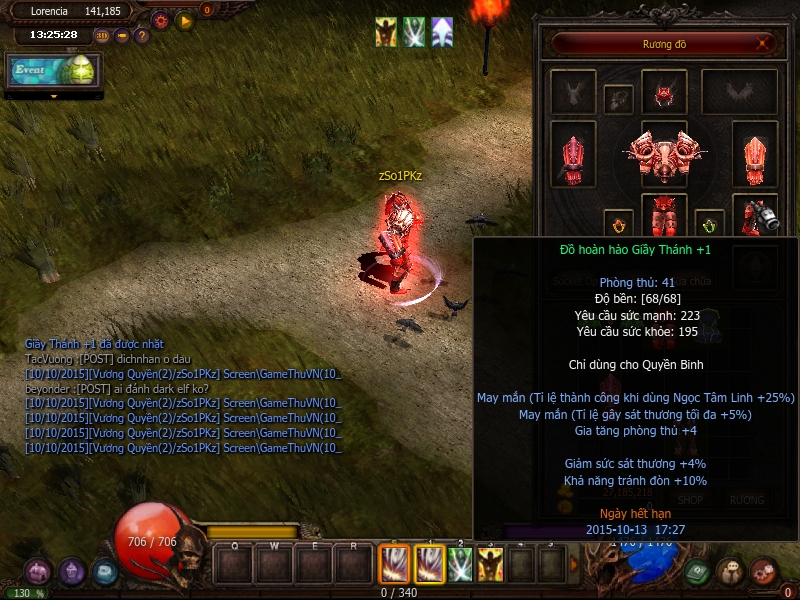
Task: Toggle the 3D camera button
Action: [102, 35]
